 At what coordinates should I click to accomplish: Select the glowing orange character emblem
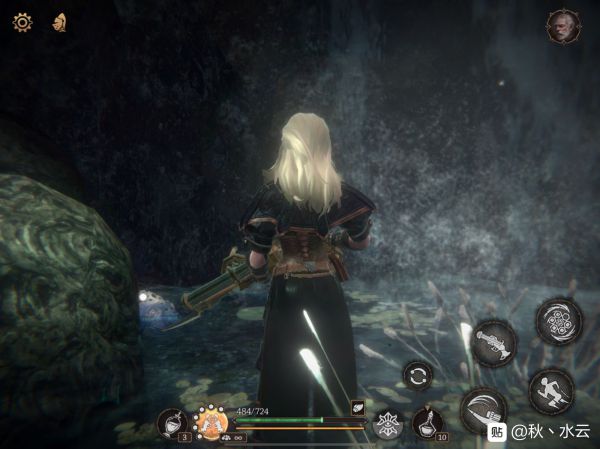[x=211, y=422]
